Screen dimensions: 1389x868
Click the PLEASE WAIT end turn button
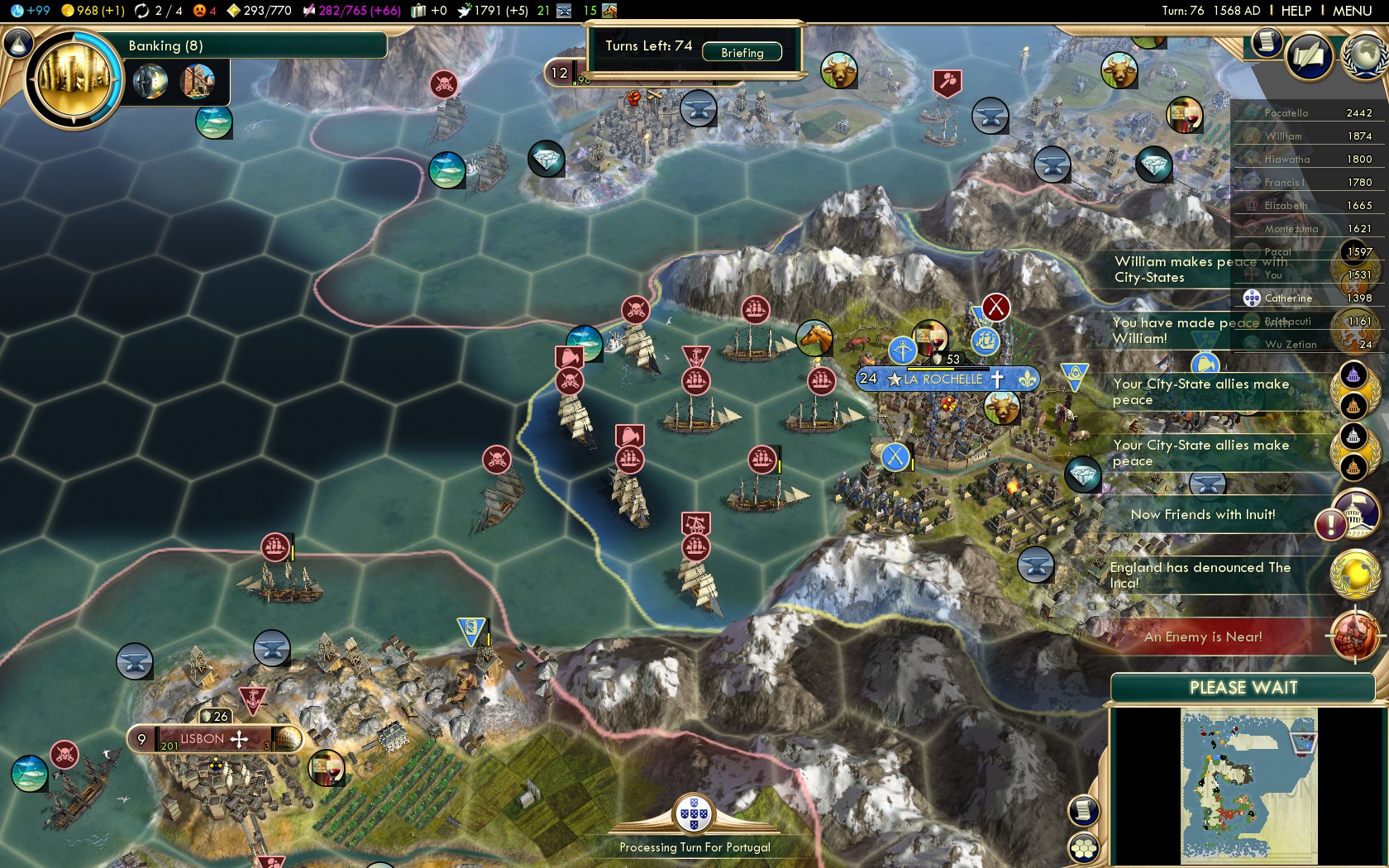click(x=1243, y=688)
